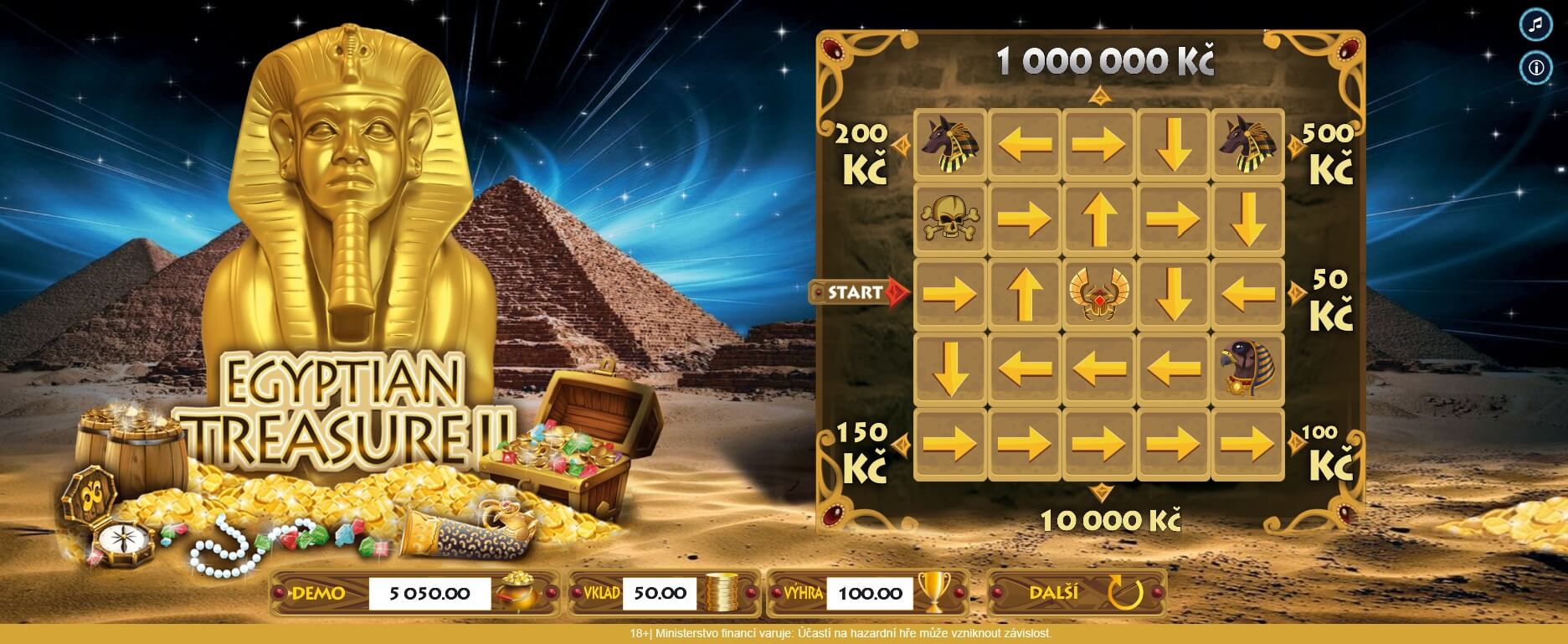
Task: Select the down arrow tile in the top row
Action: click(1175, 144)
